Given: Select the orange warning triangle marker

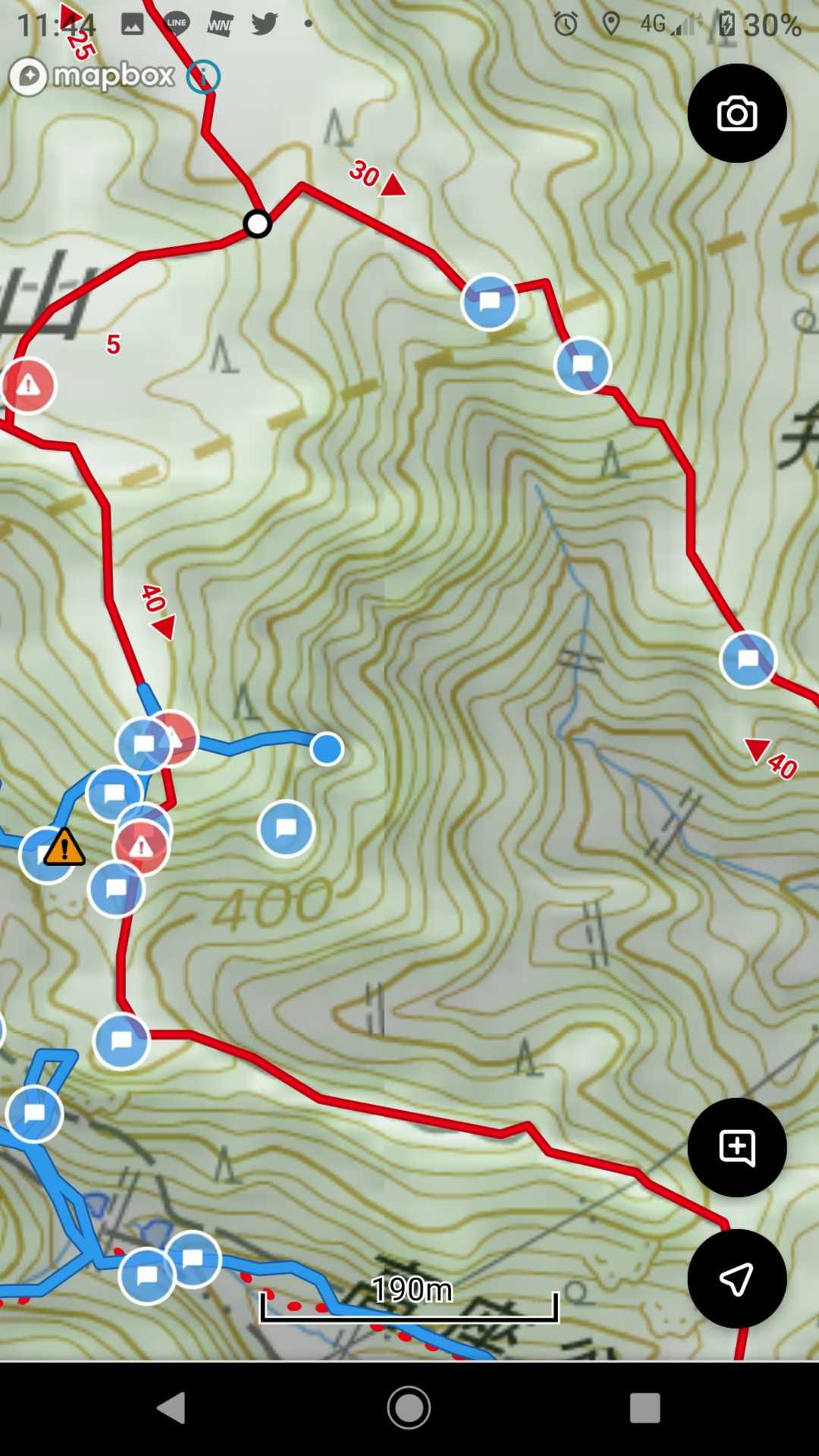Looking at the screenshot, I should (64, 847).
